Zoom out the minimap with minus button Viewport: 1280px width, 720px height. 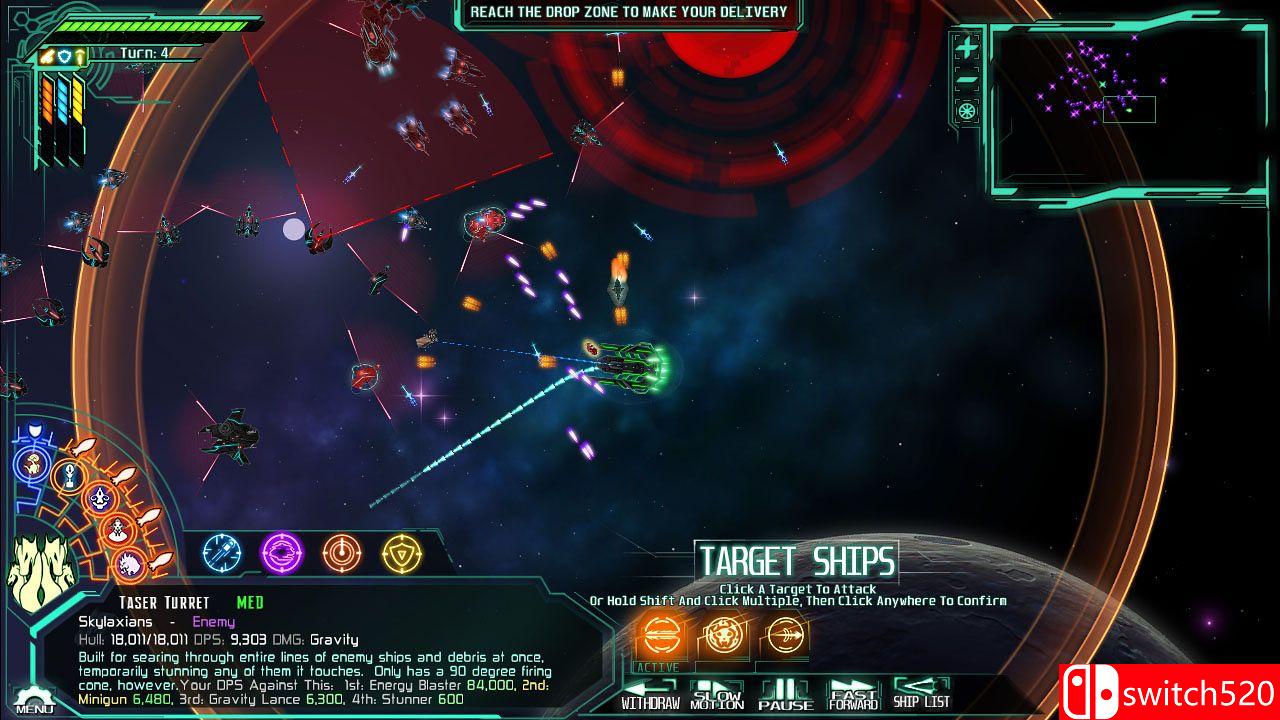click(966, 79)
